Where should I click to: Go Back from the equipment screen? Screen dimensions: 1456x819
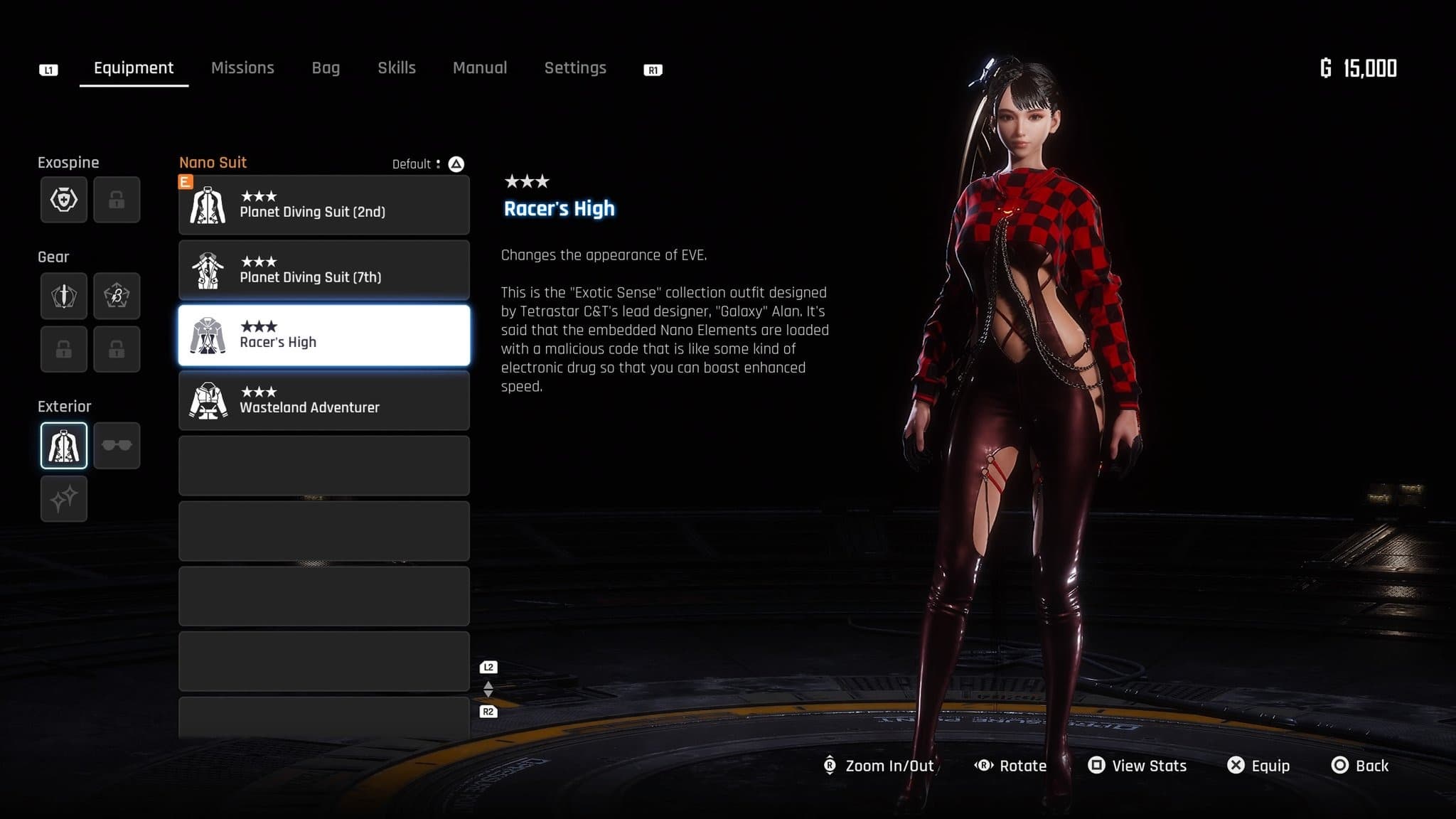[x=1360, y=766]
